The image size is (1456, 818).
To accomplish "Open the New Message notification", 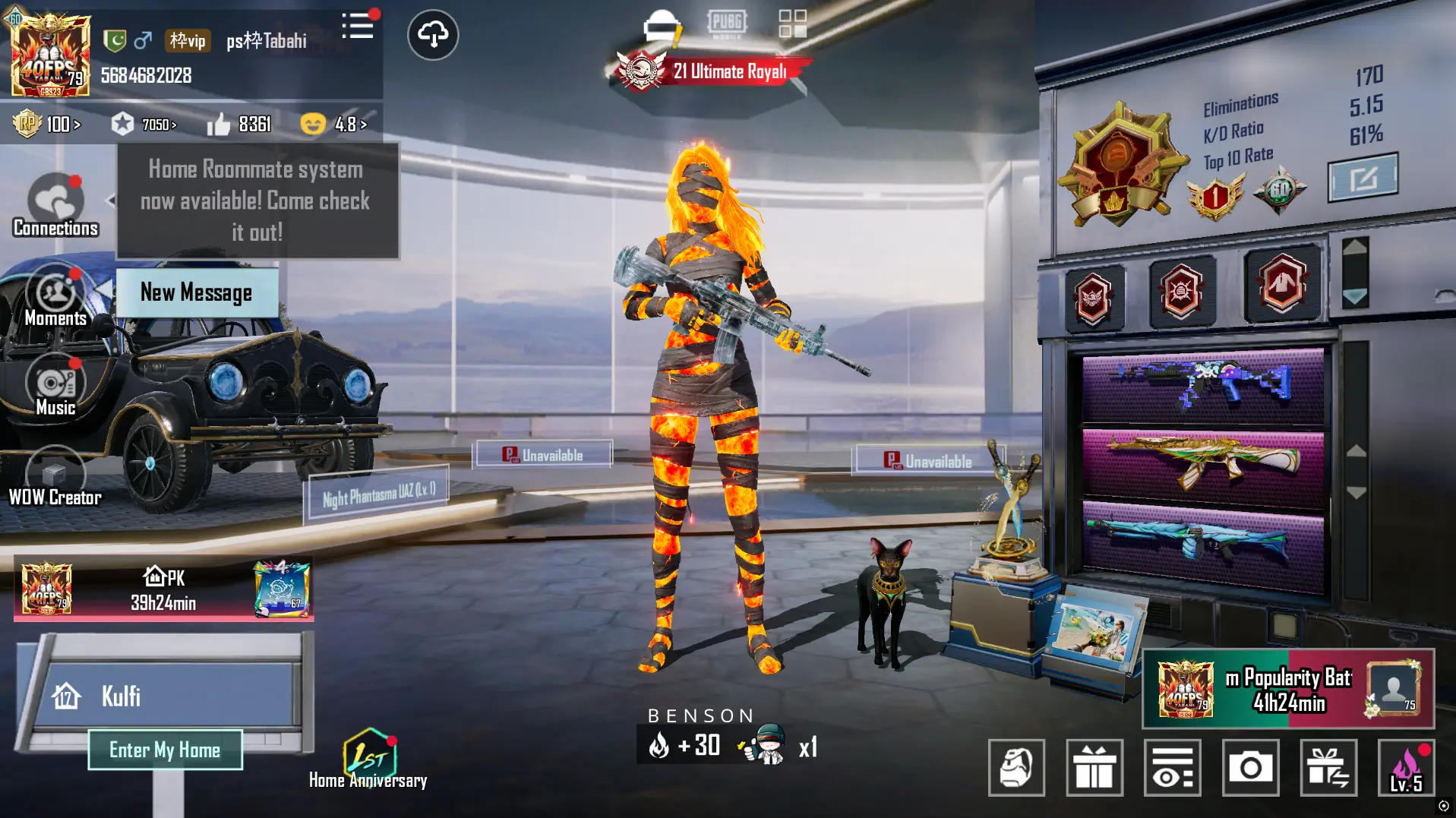I will coord(196,293).
